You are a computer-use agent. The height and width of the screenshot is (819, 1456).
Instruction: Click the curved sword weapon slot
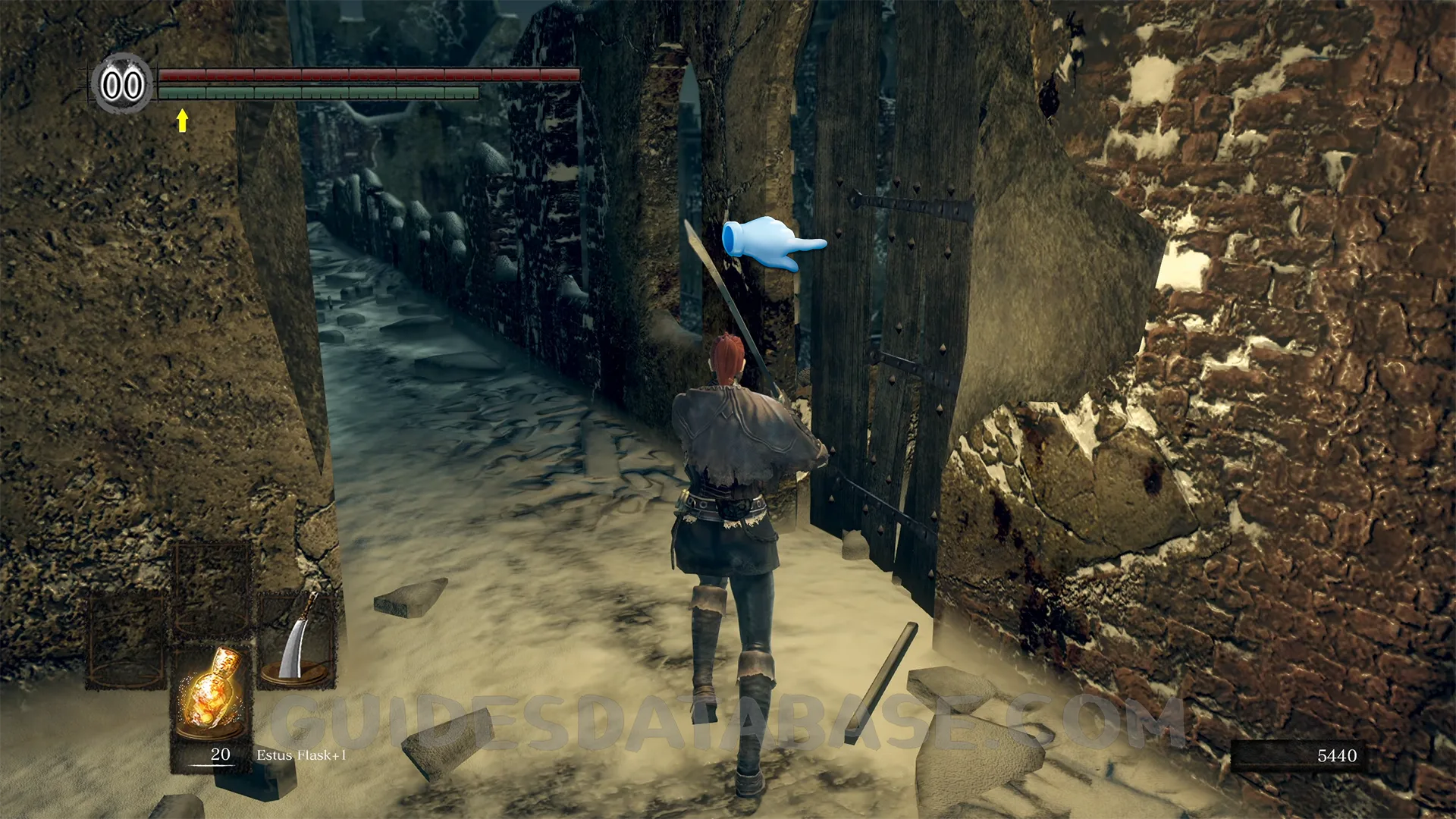[x=296, y=639]
